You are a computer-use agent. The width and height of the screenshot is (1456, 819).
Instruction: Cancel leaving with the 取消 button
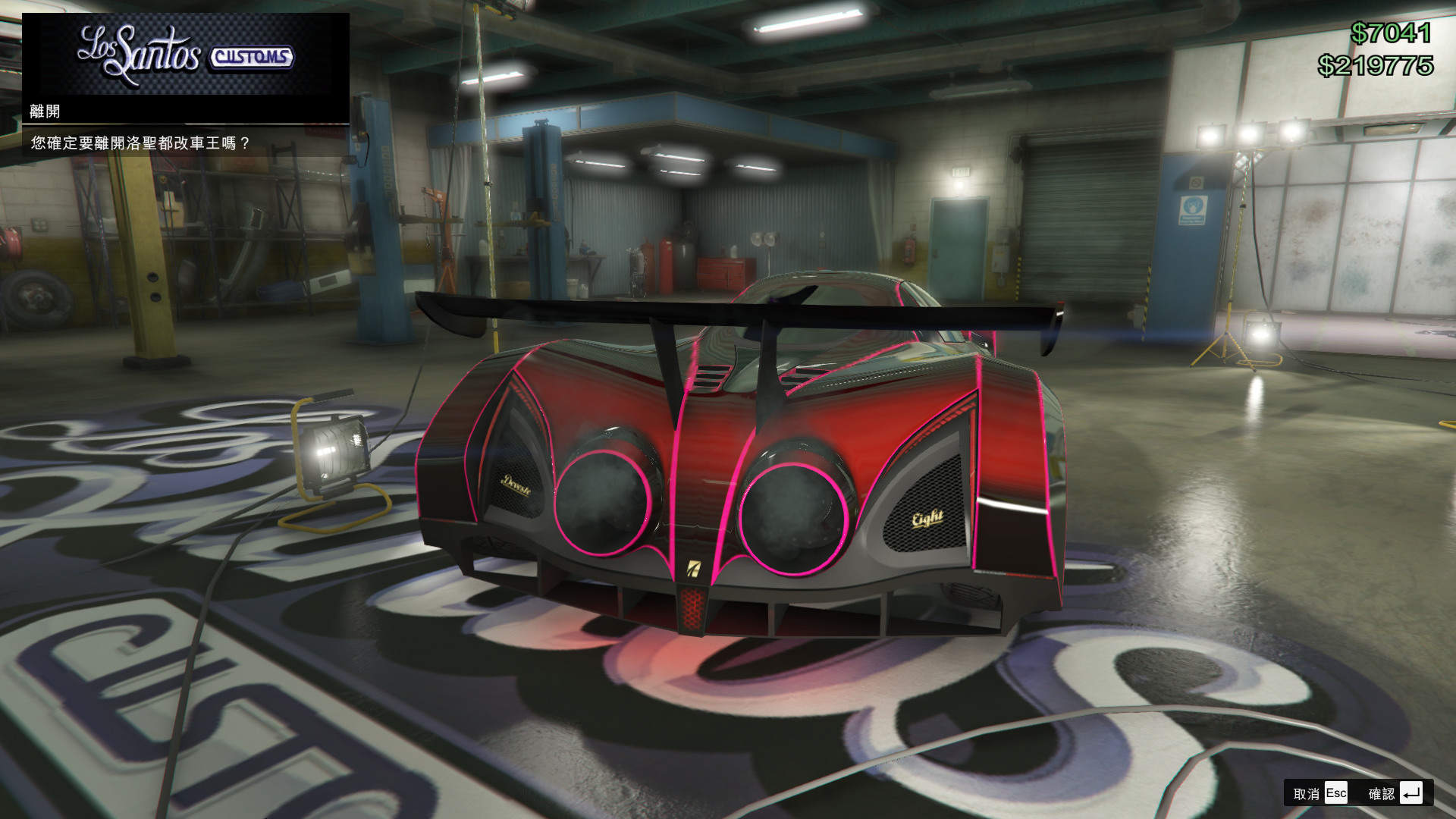(x=1319, y=793)
